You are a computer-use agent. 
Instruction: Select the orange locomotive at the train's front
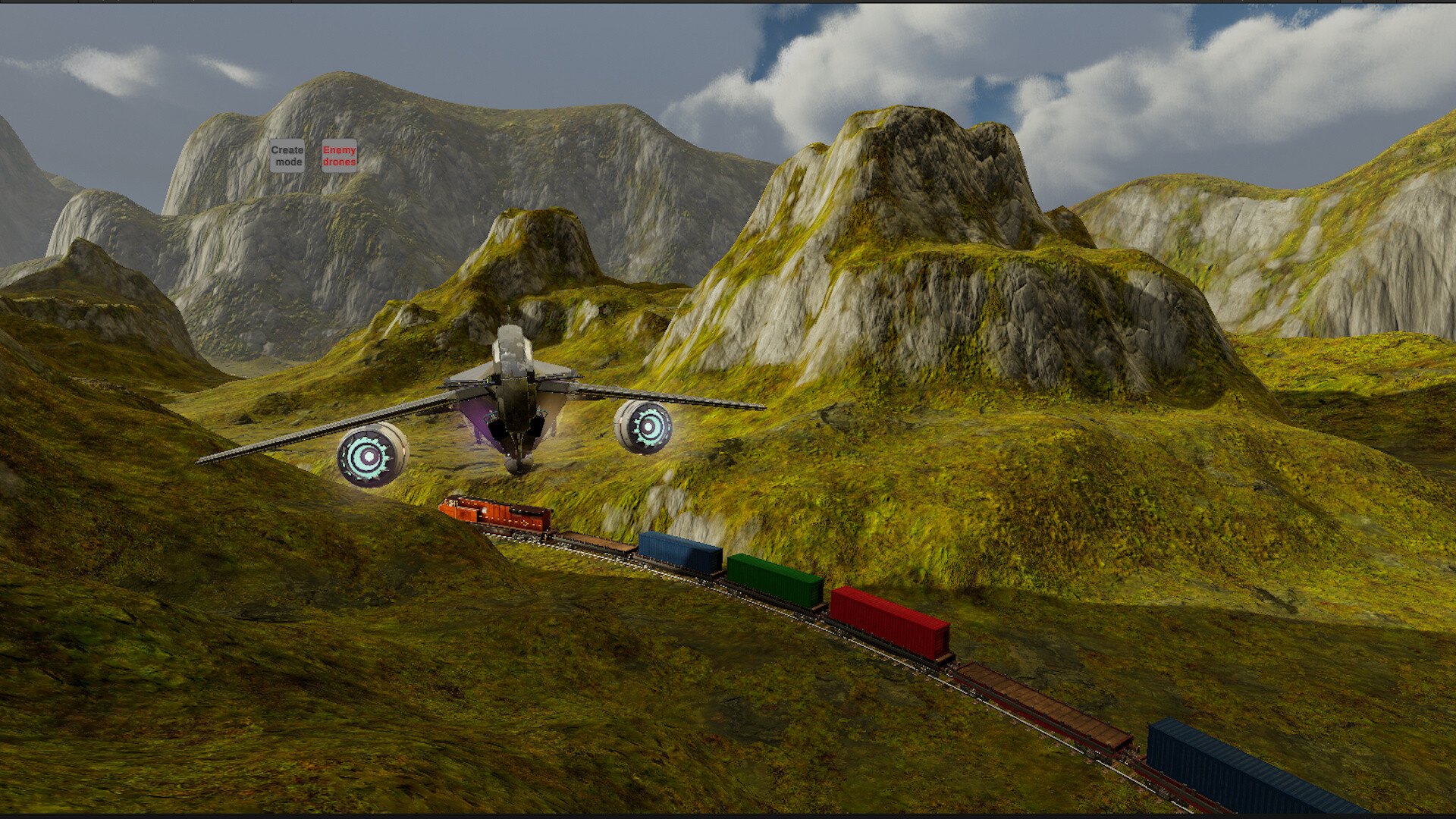pyautogui.click(x=493, y=514)
